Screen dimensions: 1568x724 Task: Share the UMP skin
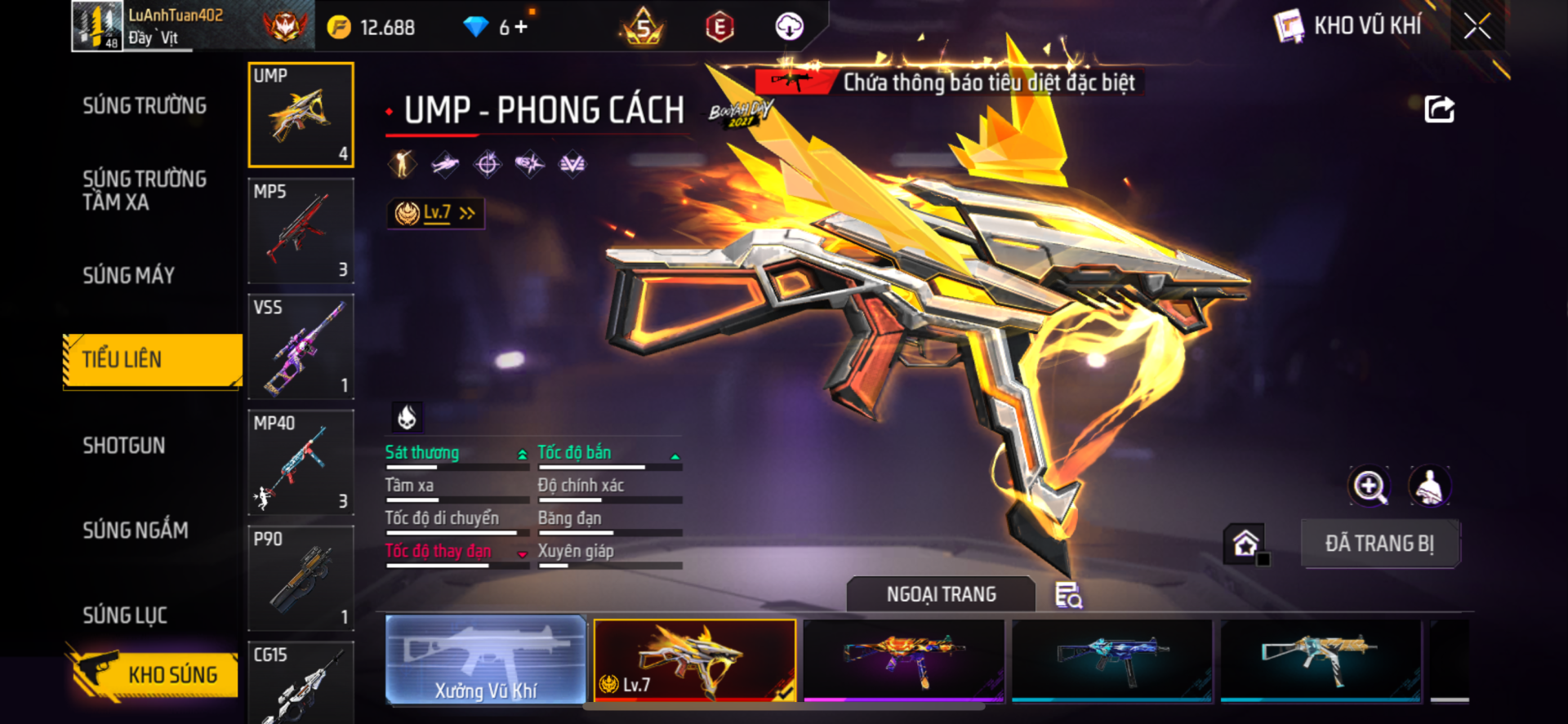pos(1439,109)
